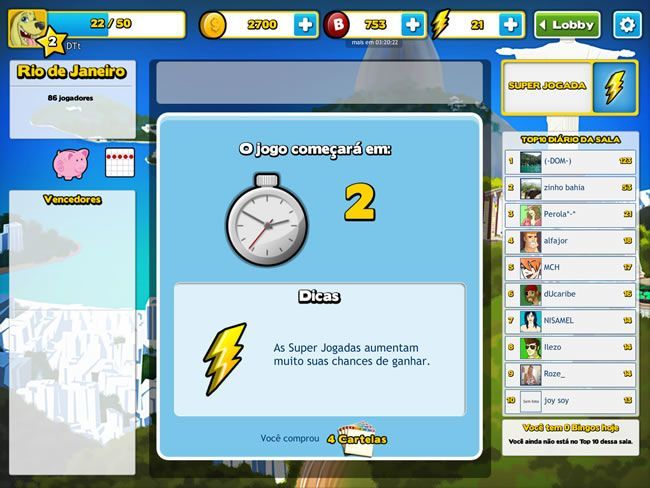The image size is (650, 488).
Task: View top-ranked player (-DOM-)
Action: click(570, 160)
